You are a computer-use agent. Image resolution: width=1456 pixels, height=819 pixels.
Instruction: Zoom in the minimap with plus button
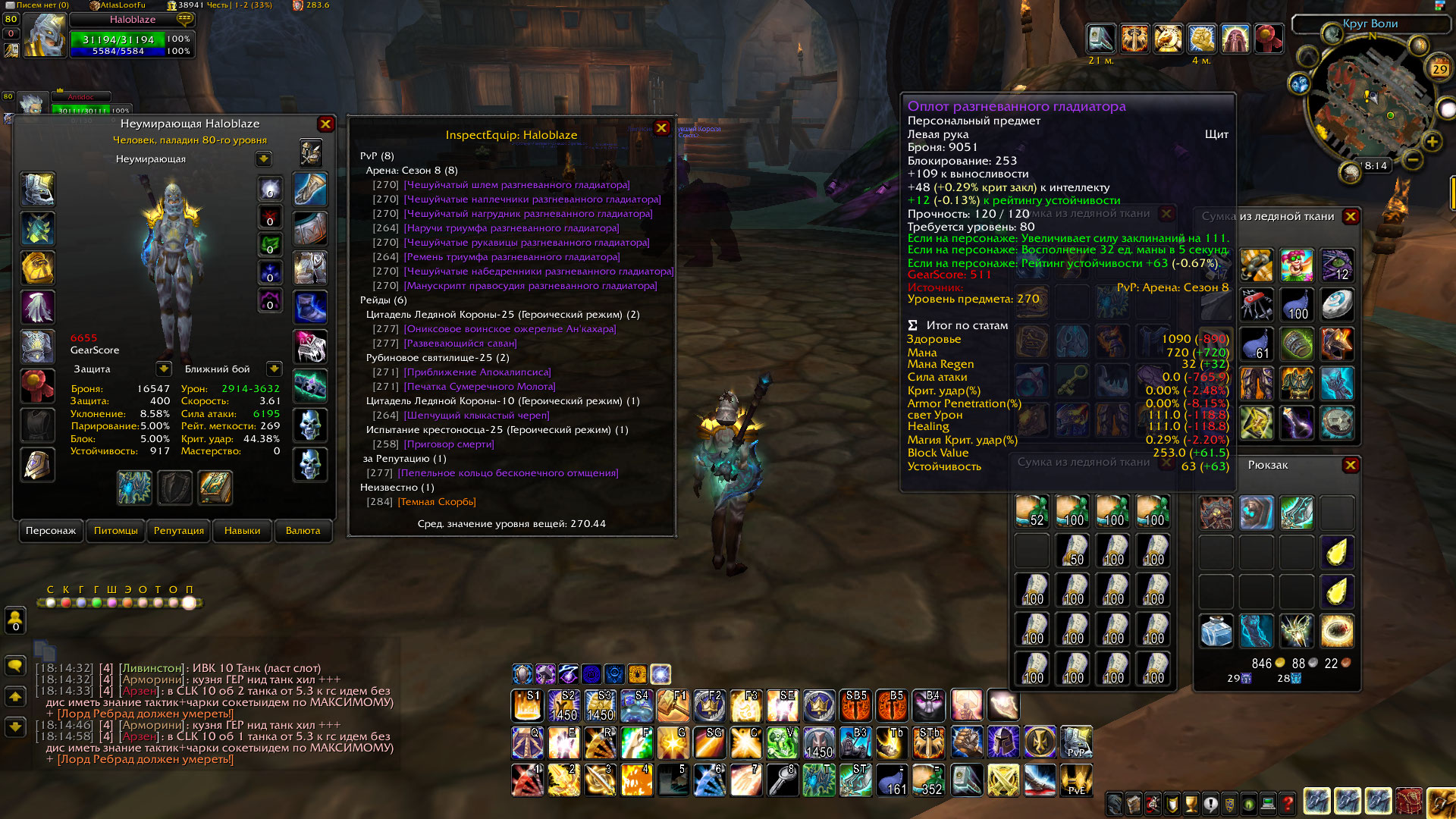coord(1432,142)
